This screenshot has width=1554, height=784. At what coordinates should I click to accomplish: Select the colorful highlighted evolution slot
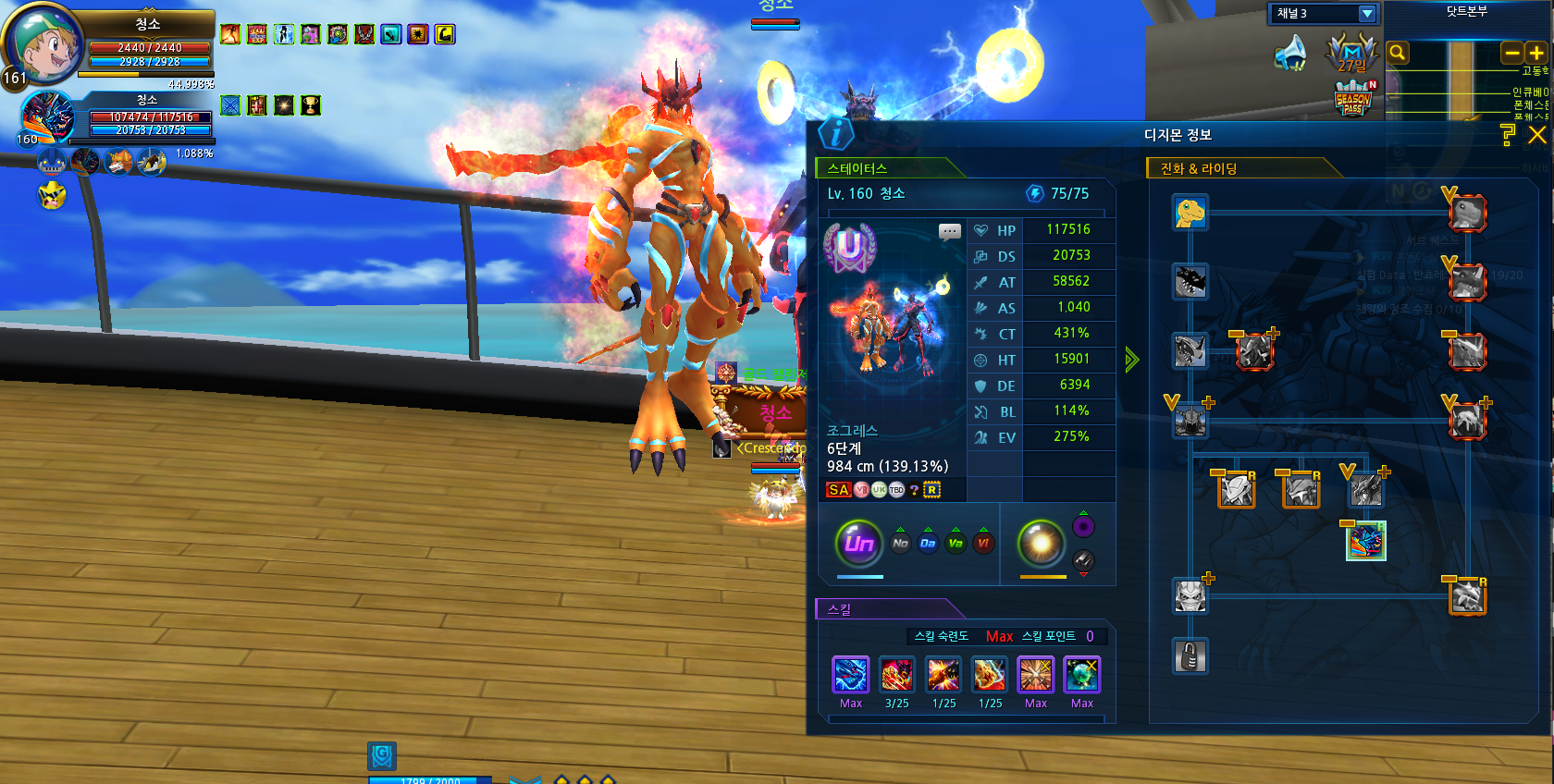(1365, 542)
